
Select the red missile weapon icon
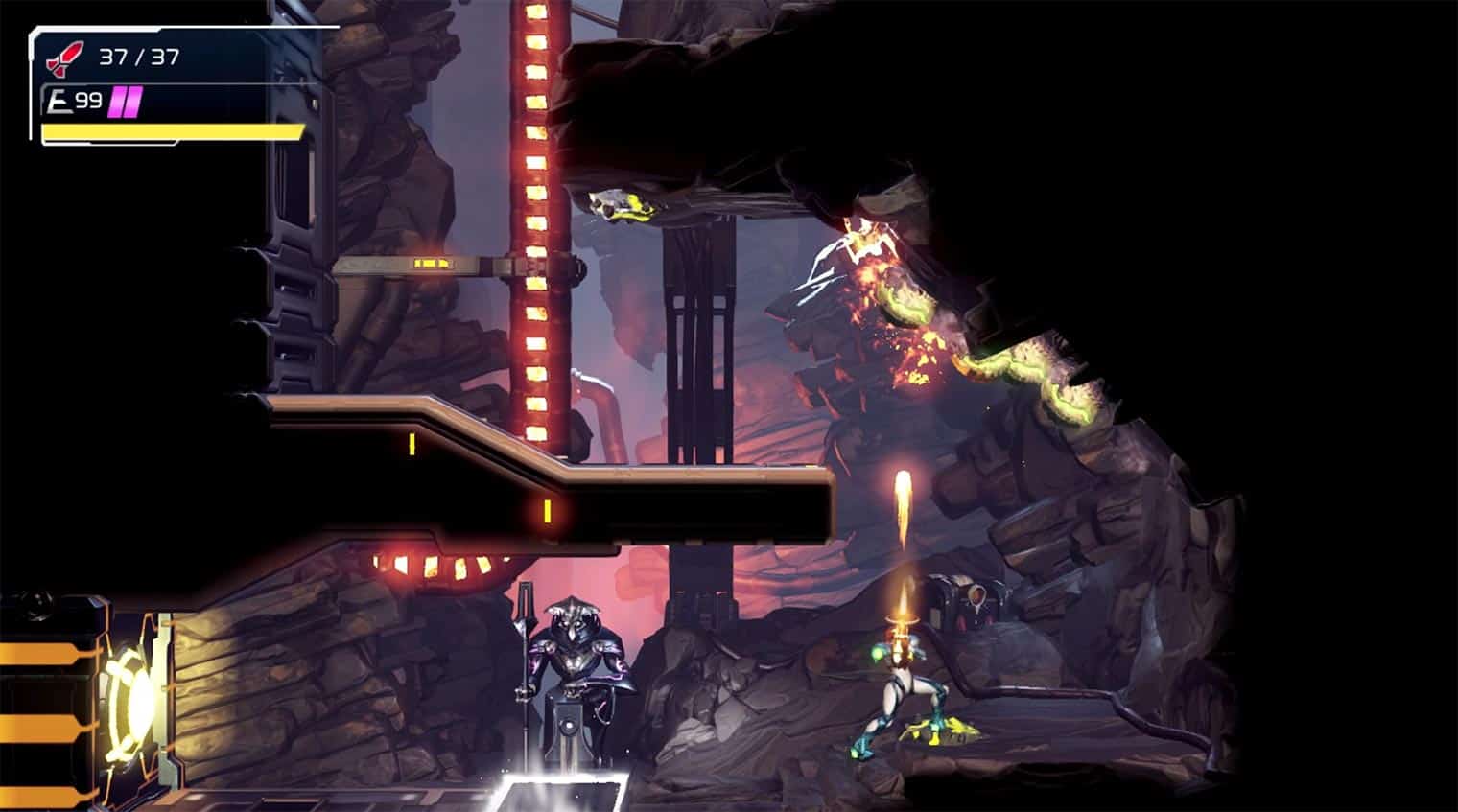click(64, 58)
